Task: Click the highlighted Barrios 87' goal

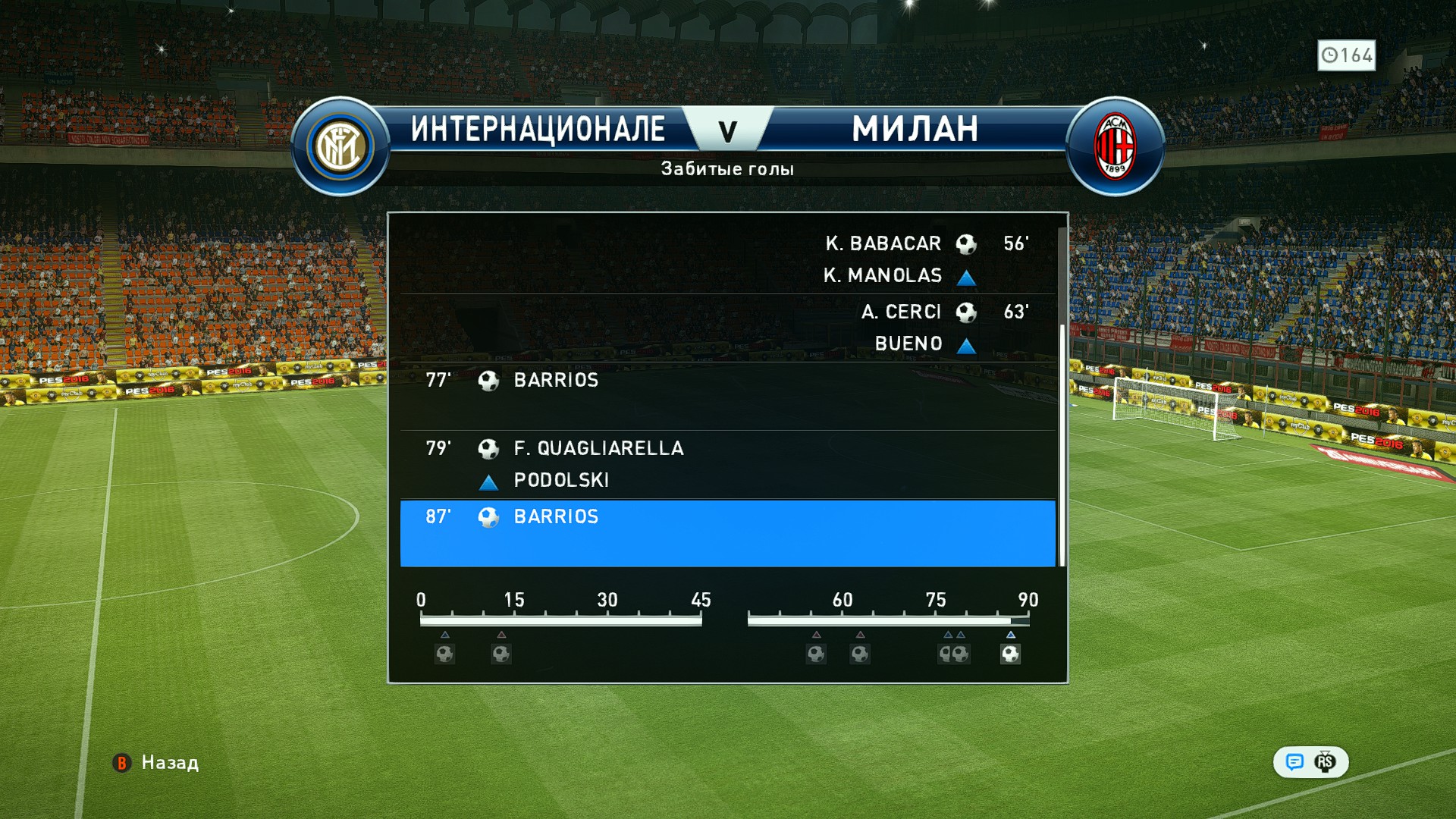Action: tap(728, 532)
